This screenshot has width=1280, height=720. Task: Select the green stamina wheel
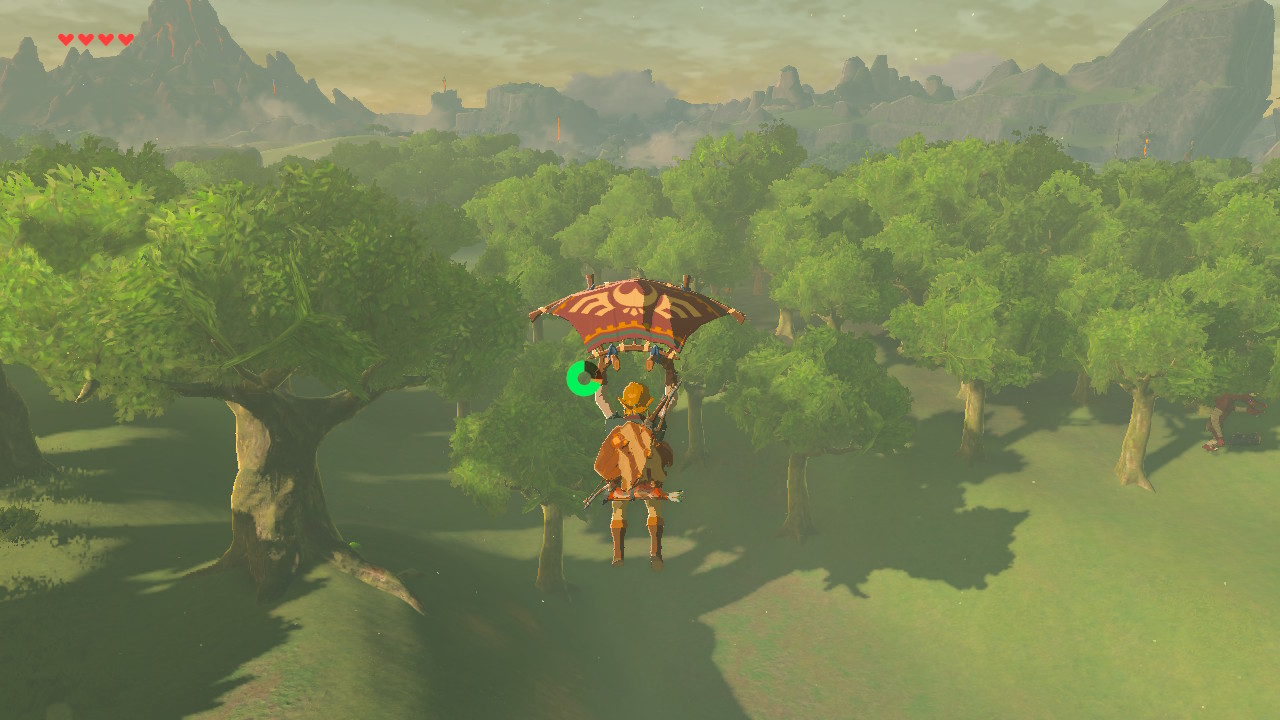coord(584,377)
